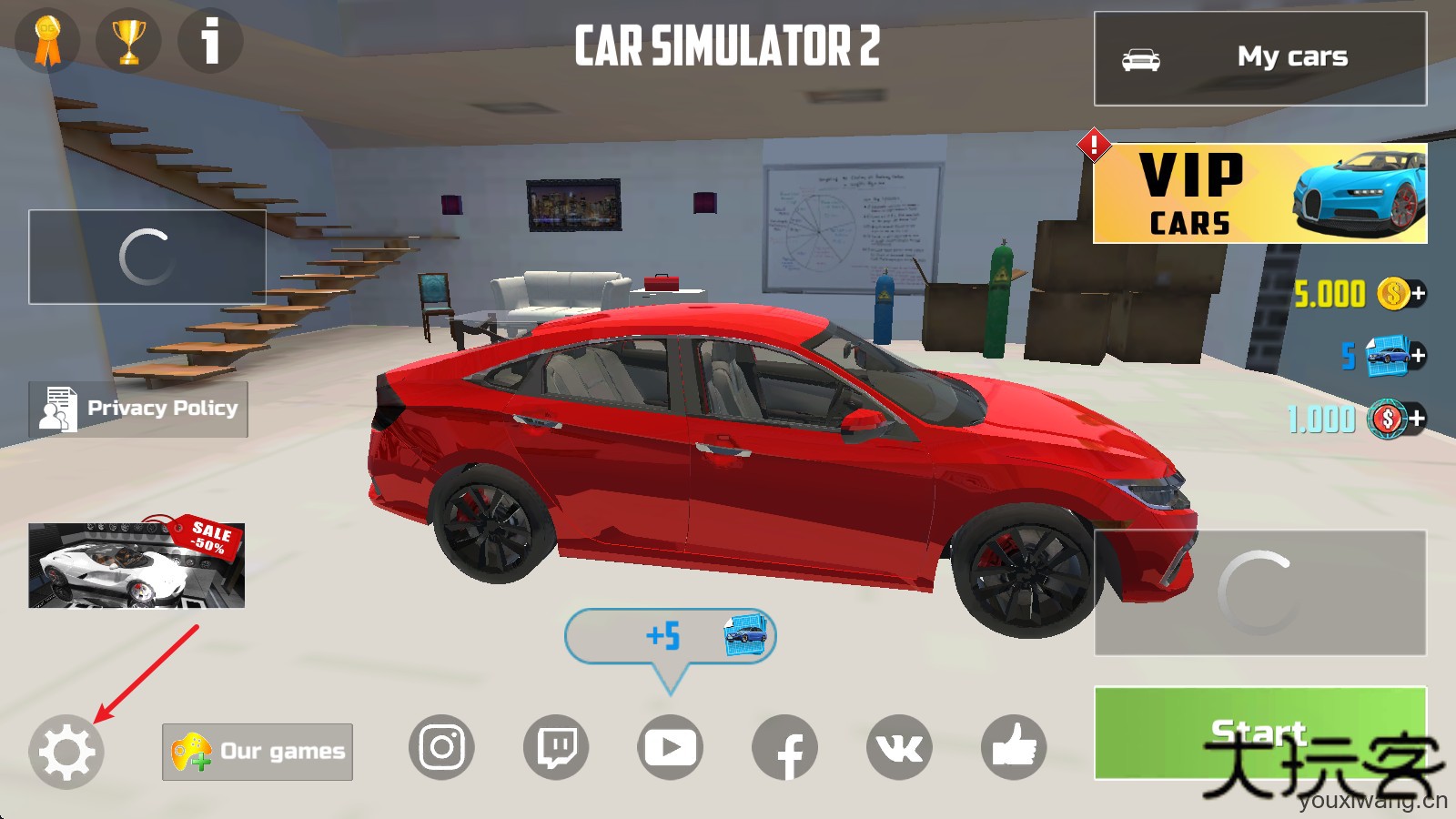Image resolution: width=1456 pixels, height=819 pixels.
Task: Open the VIP Cars banner
Action: click(x=1259, y=193)
